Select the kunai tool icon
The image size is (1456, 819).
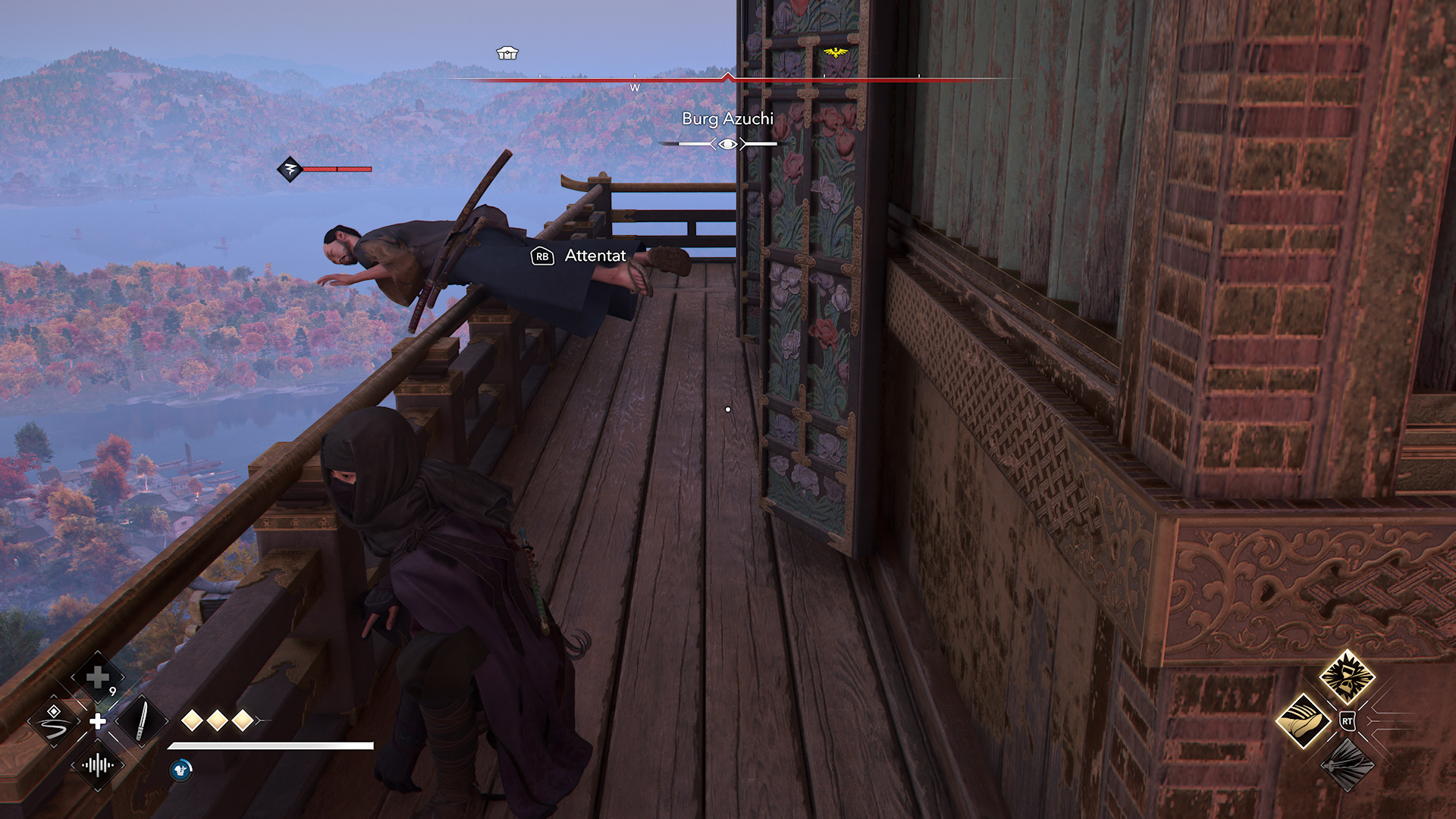tap(142, 722)
